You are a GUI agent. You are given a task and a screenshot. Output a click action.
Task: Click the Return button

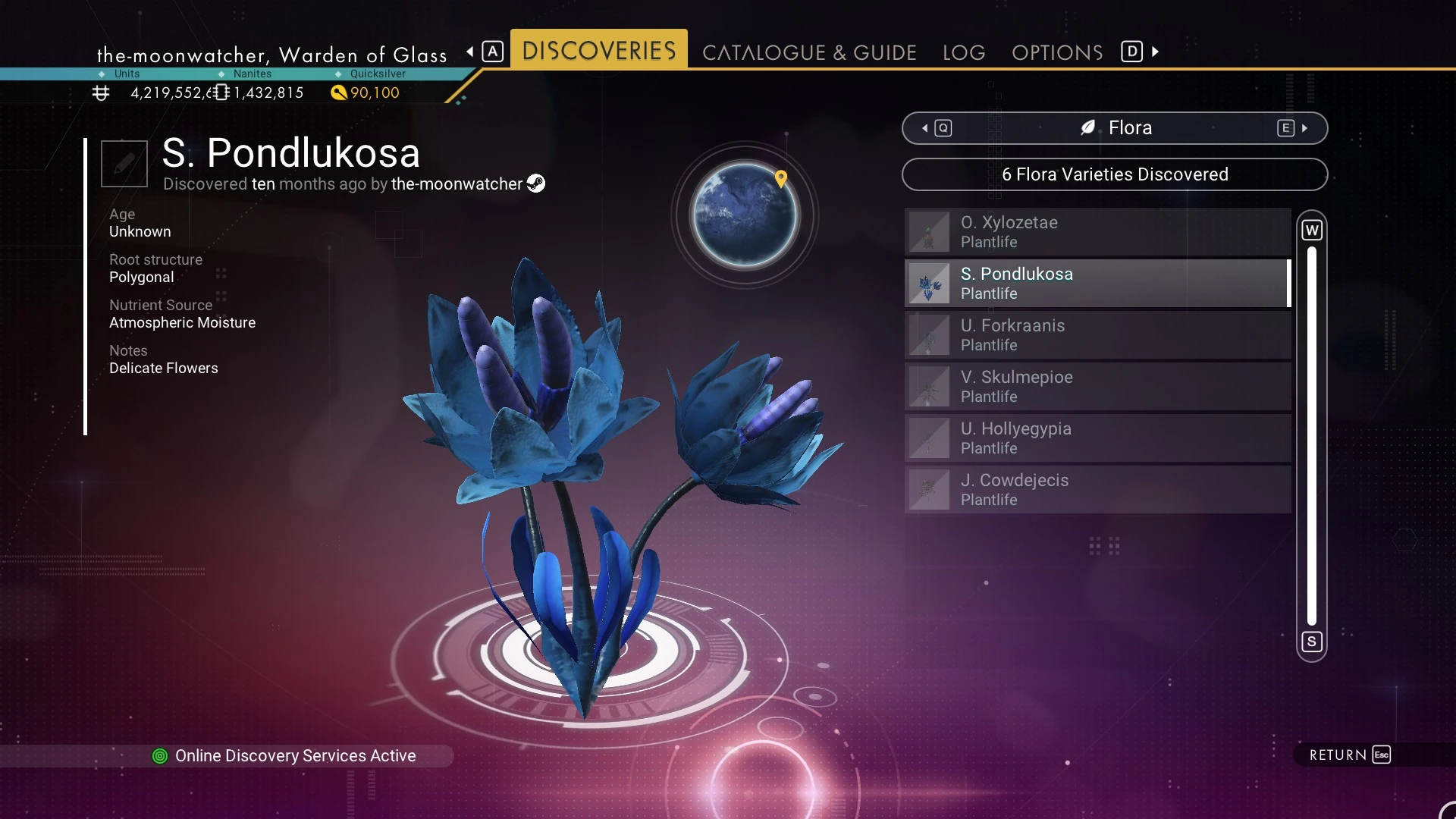click(x=1350, y=755)
